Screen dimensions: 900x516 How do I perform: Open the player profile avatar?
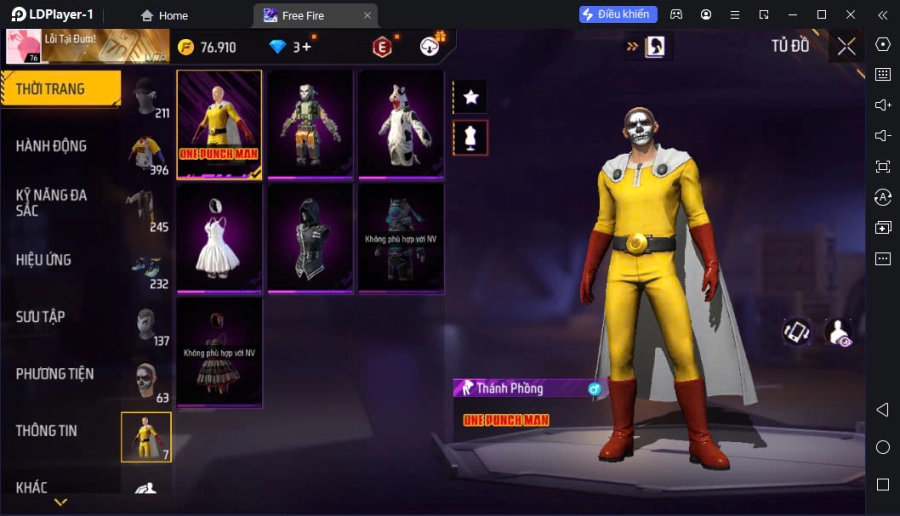pyautogui.click(x=22, y=46)
